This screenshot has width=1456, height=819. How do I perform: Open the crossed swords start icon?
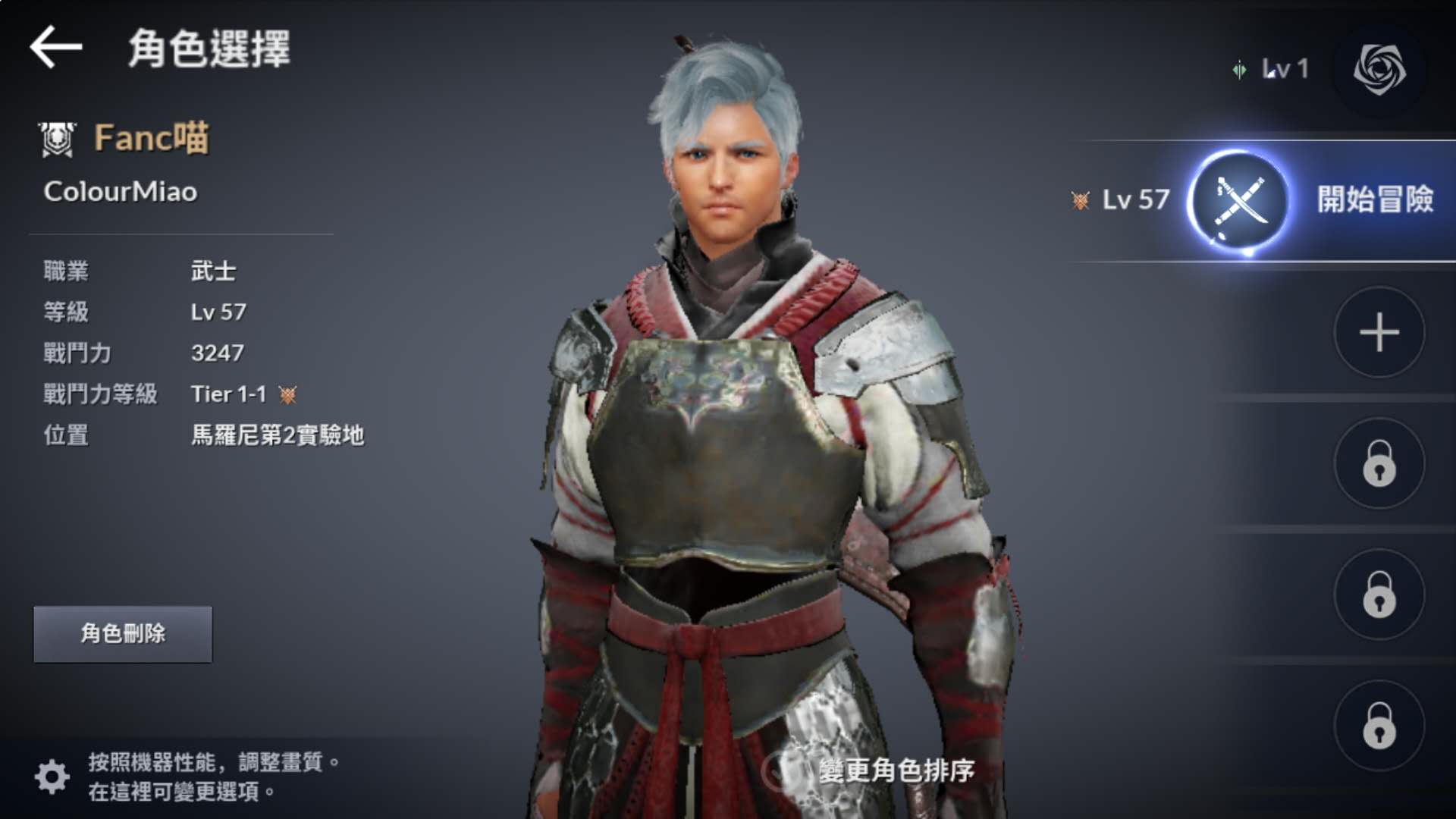tap(1242, 202)
